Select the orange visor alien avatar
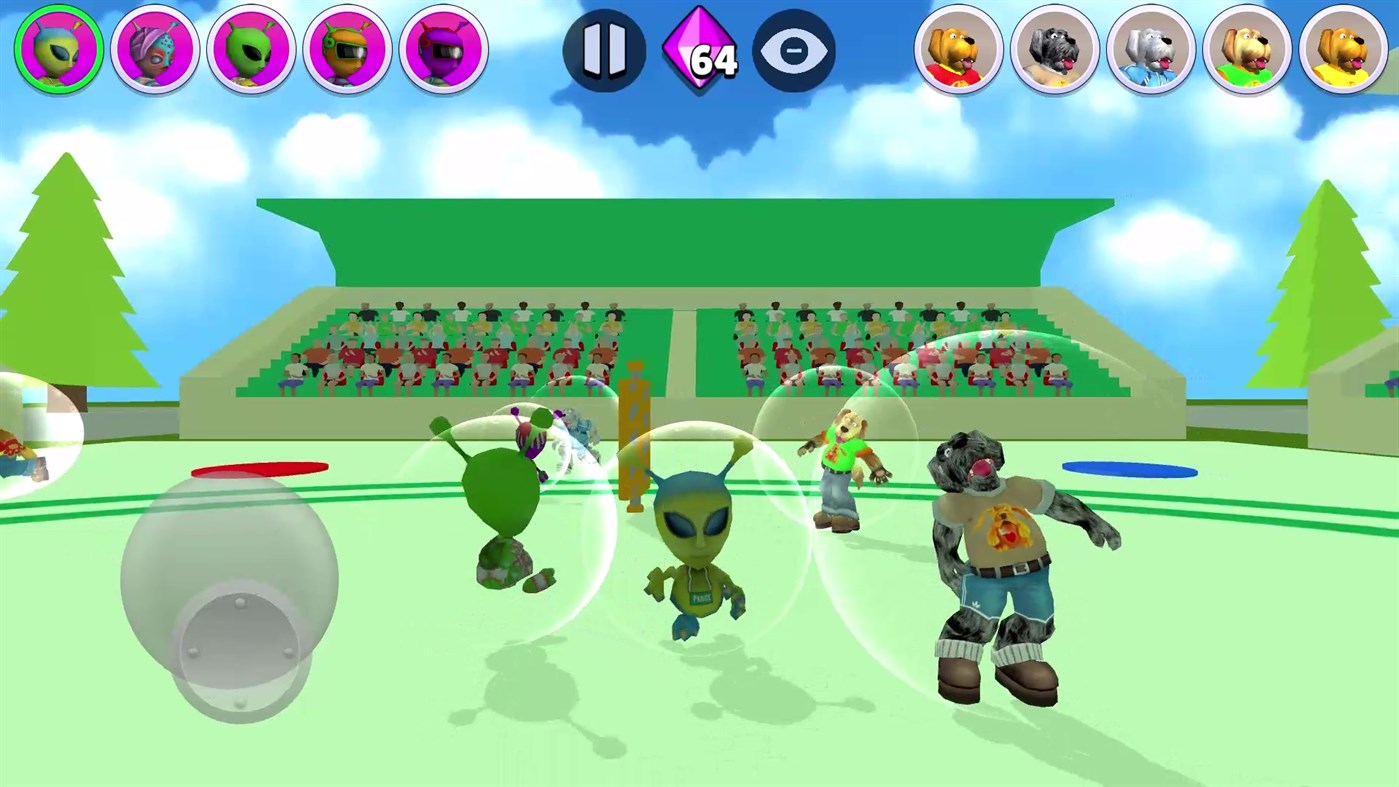Viewport: 1399px width, 787px height. coord(347,48)
